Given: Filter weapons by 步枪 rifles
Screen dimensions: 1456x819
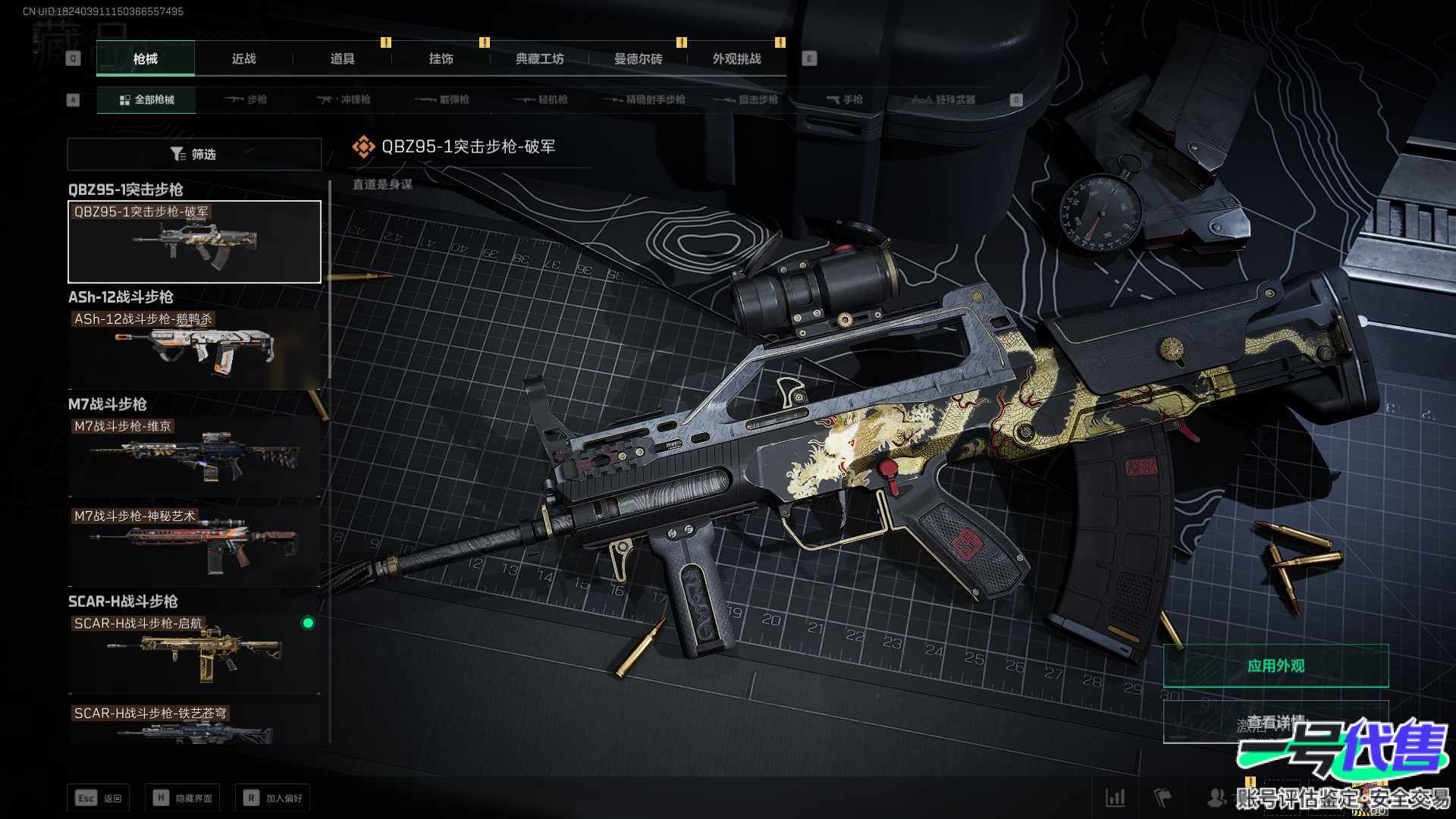Looking at the screenshot, I should coord(246,100).
